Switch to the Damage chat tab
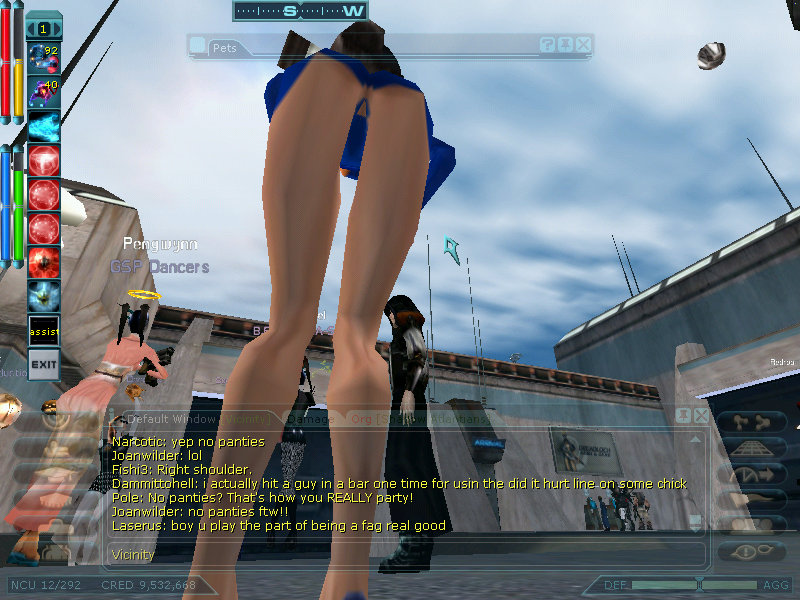This screenshot has width=800, height=600. [x=310, y=419]
